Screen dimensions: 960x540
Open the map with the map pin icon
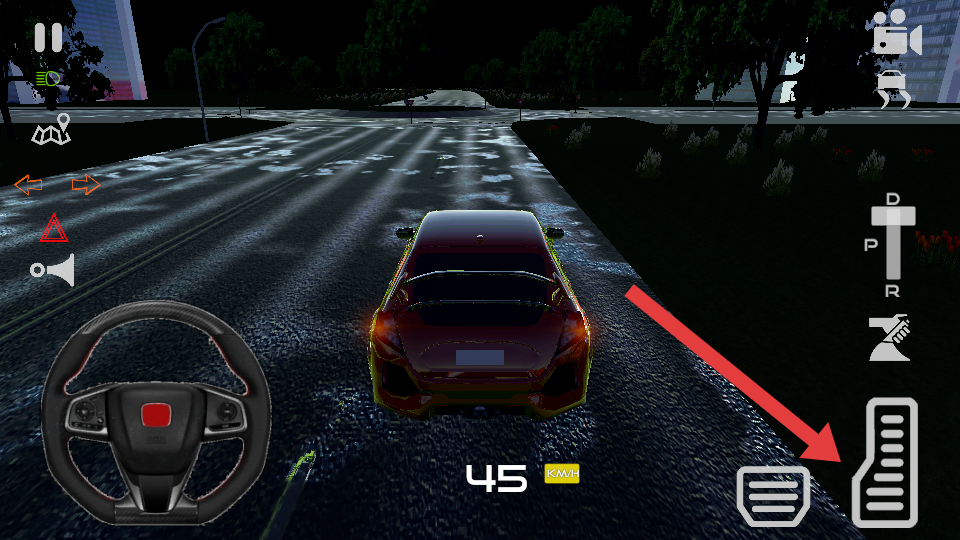(x=52, y=130)
